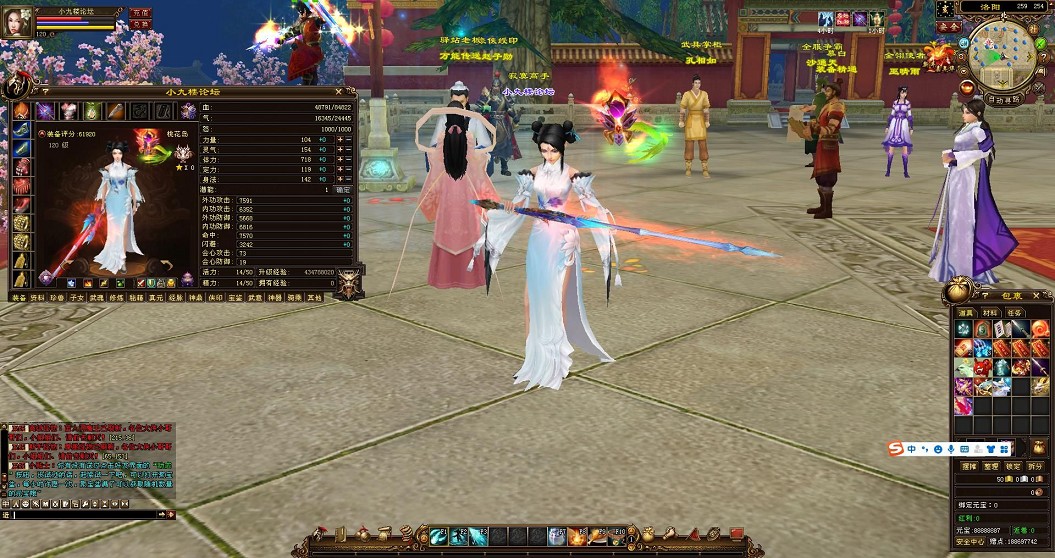Open the 安全中心 security center
The height and width of the screenshot is (558, 1055).
click(x=967, y=538)
